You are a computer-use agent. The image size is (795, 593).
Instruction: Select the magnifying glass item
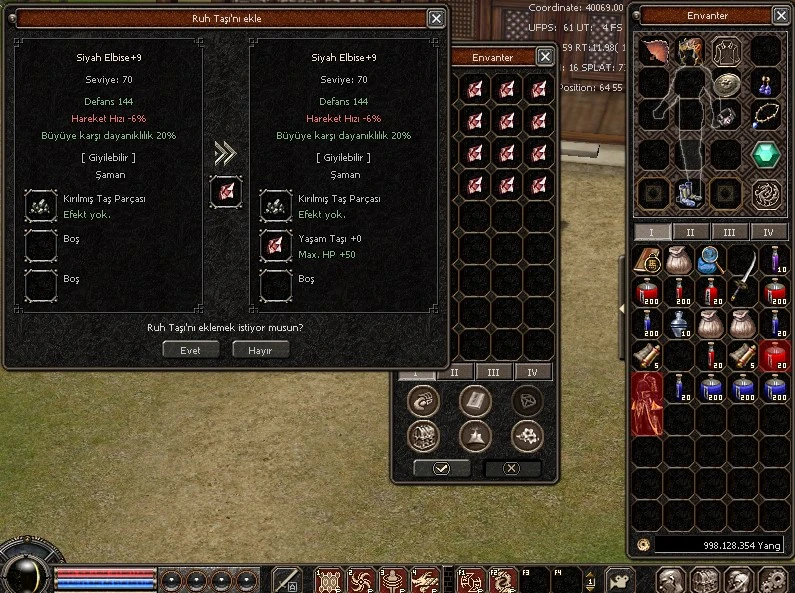(711, 260)
